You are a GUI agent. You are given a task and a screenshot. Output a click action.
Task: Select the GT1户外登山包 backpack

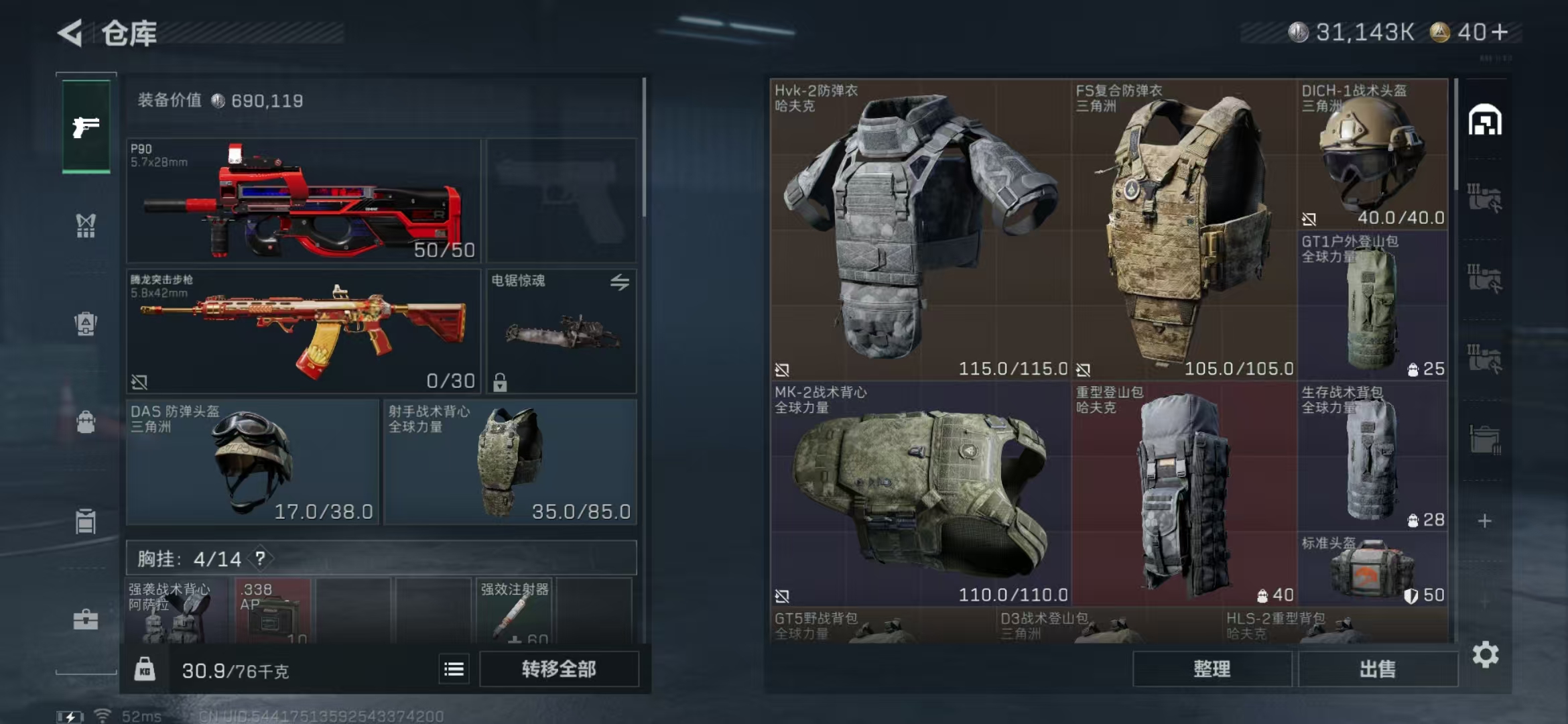coord(1372,305)
